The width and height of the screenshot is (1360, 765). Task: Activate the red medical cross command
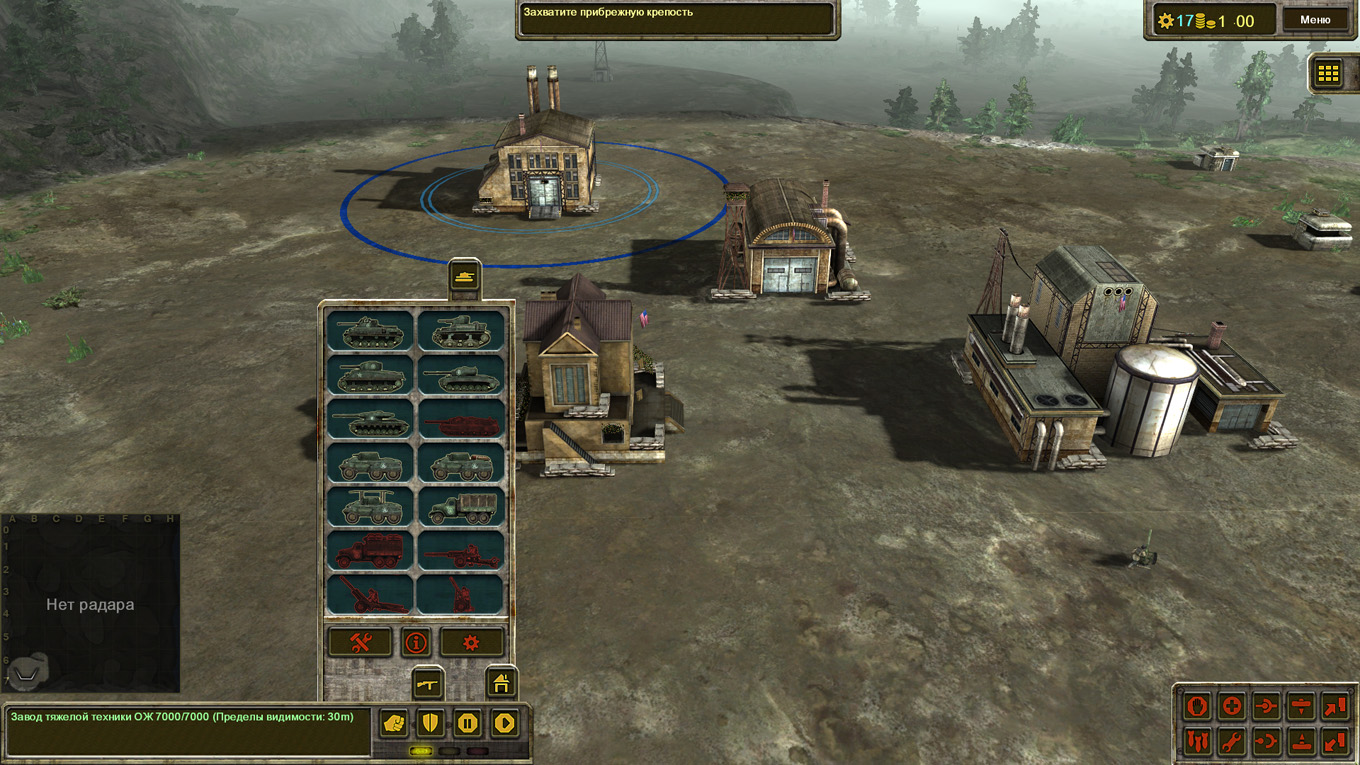coord(1232,707)
